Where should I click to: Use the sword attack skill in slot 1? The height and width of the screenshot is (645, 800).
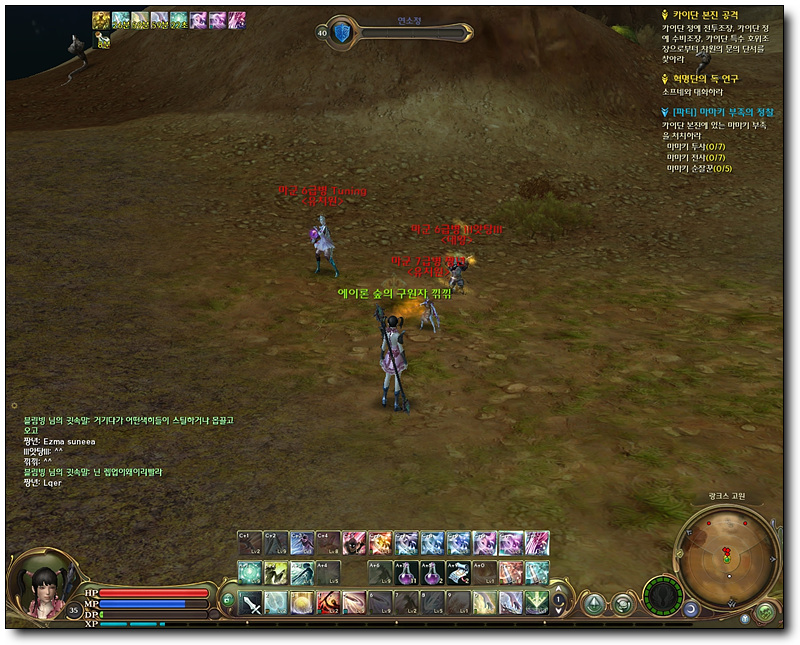[x=250, y=602]
